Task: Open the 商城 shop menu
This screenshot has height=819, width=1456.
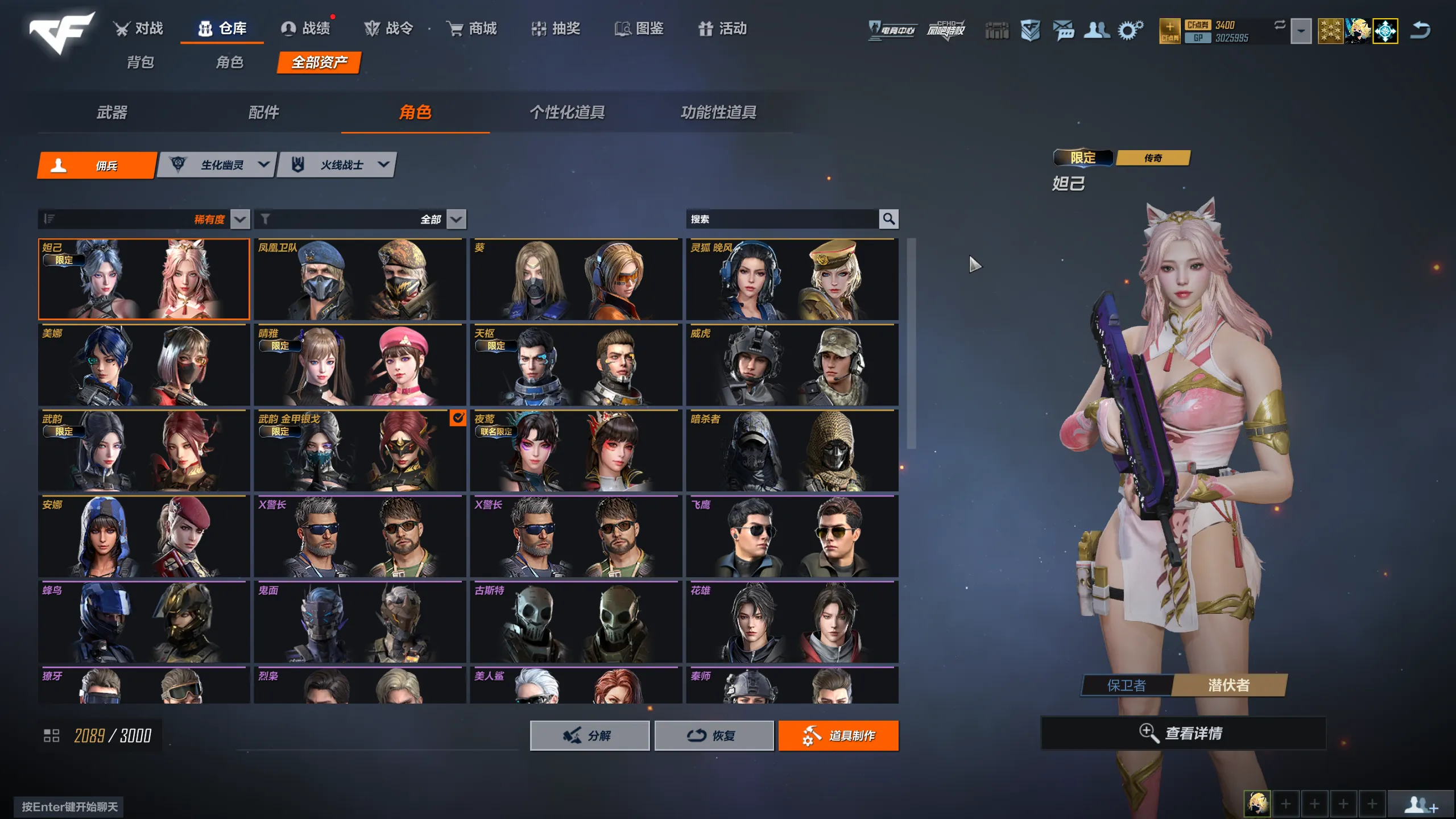Action: tap(471, 28)
